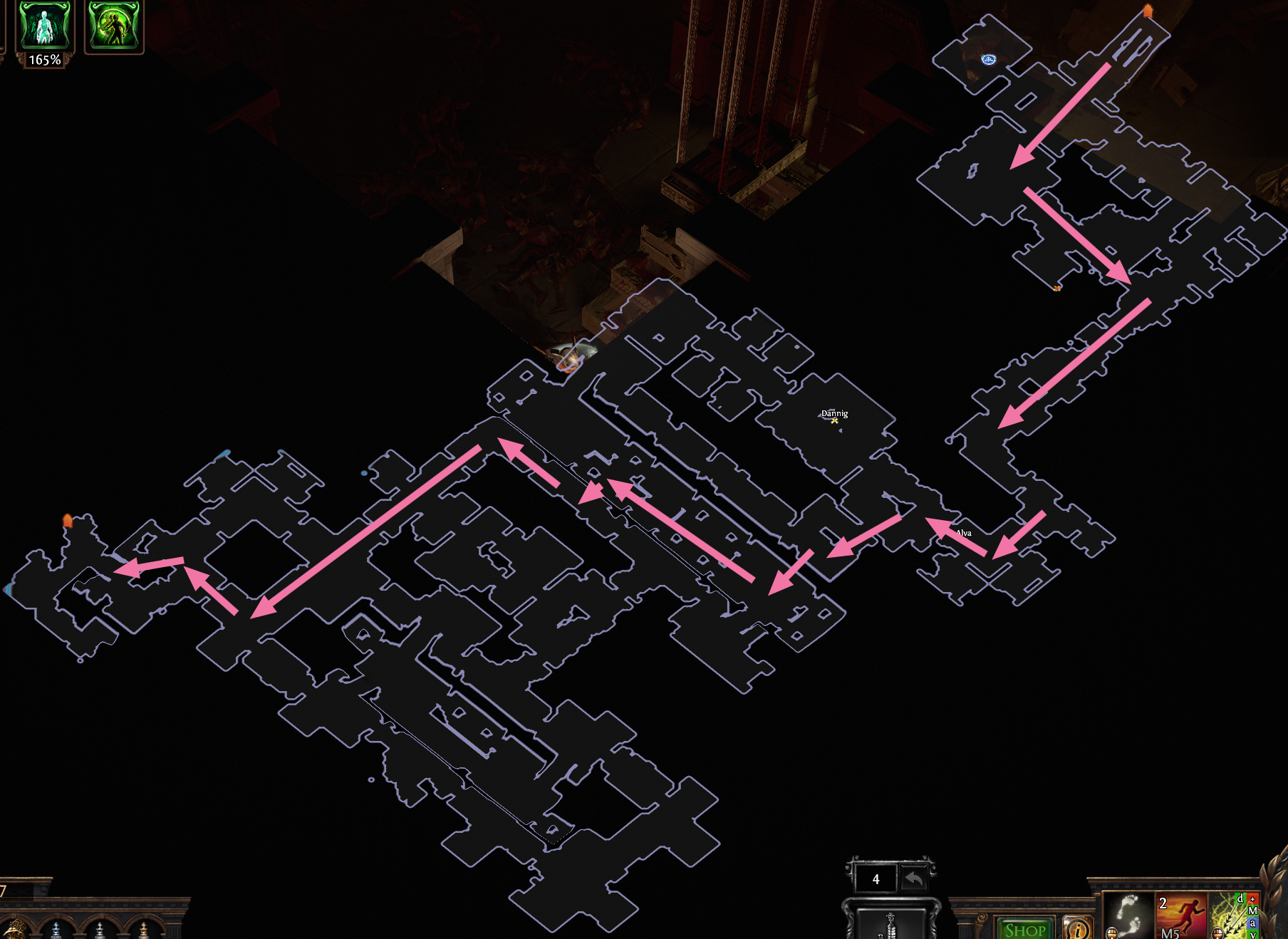Image resolution: width=1288 pixels, height=939 pixels.
Task: Click the stack count field showing 4
Action: [876, 879]
